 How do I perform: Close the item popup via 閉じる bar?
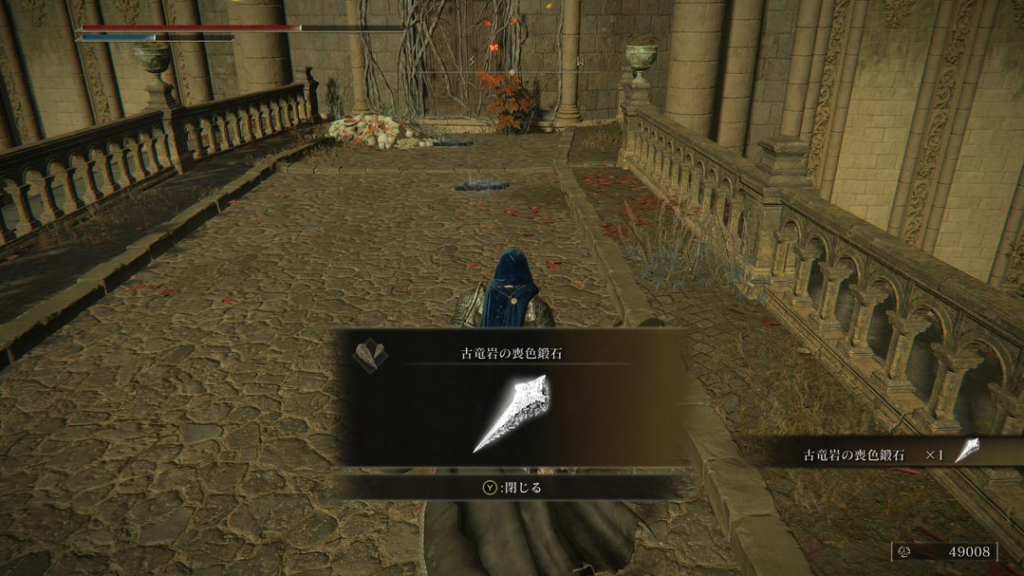(511, 488)
